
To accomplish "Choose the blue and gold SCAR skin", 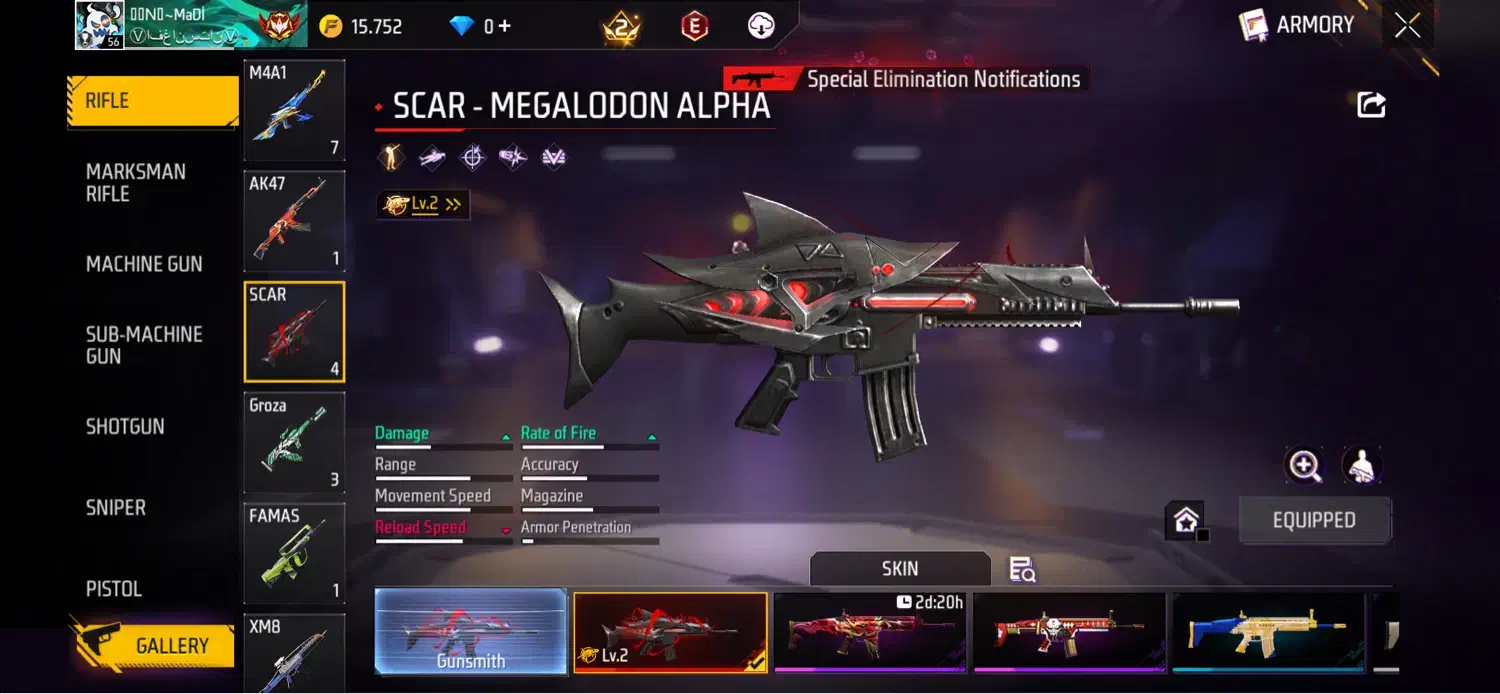I will [x=1268, y=632].
